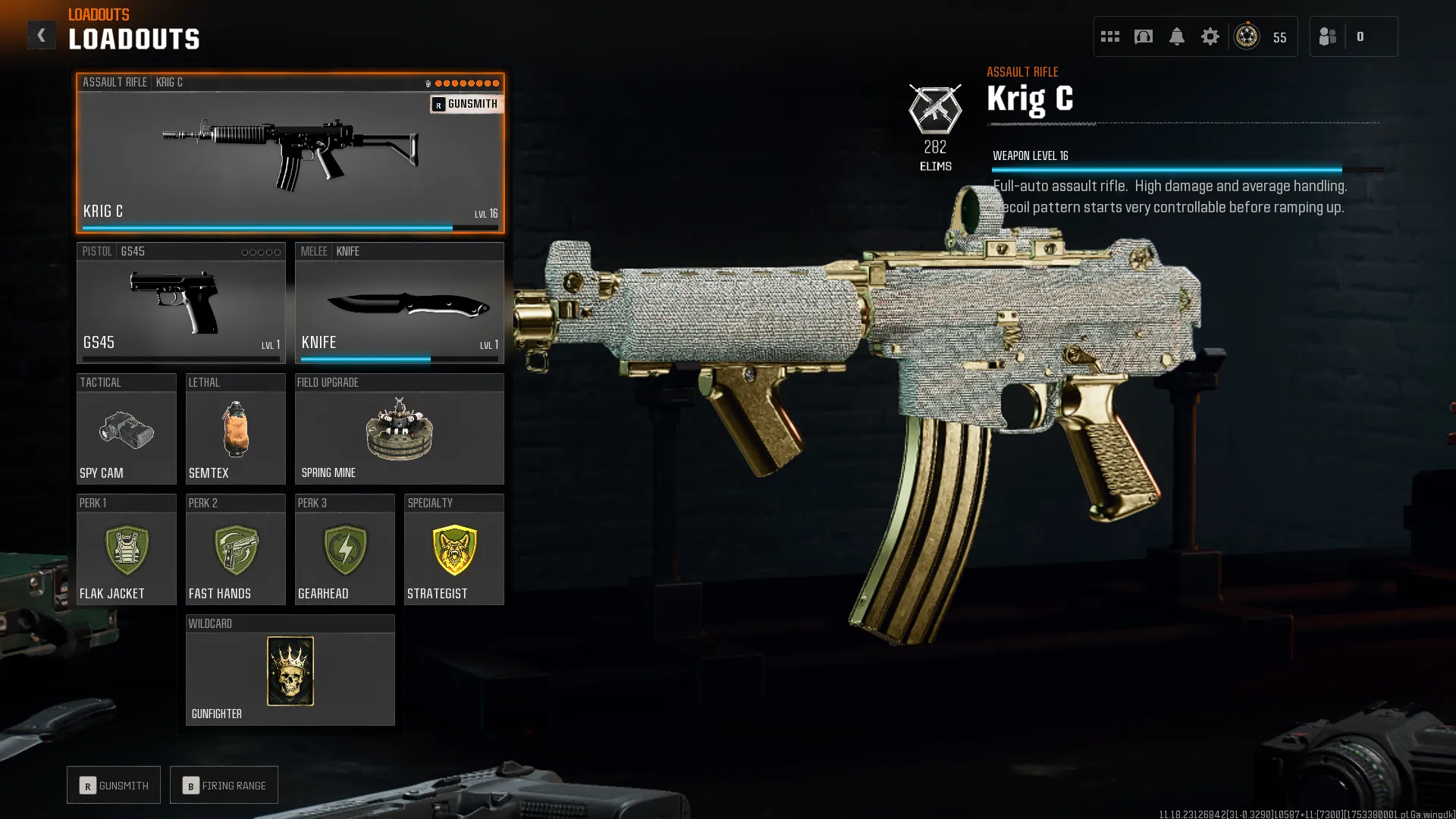This screenshot has width=1456, height=819.
Task: Open the friends social panel
Action: coord(1327,36)
